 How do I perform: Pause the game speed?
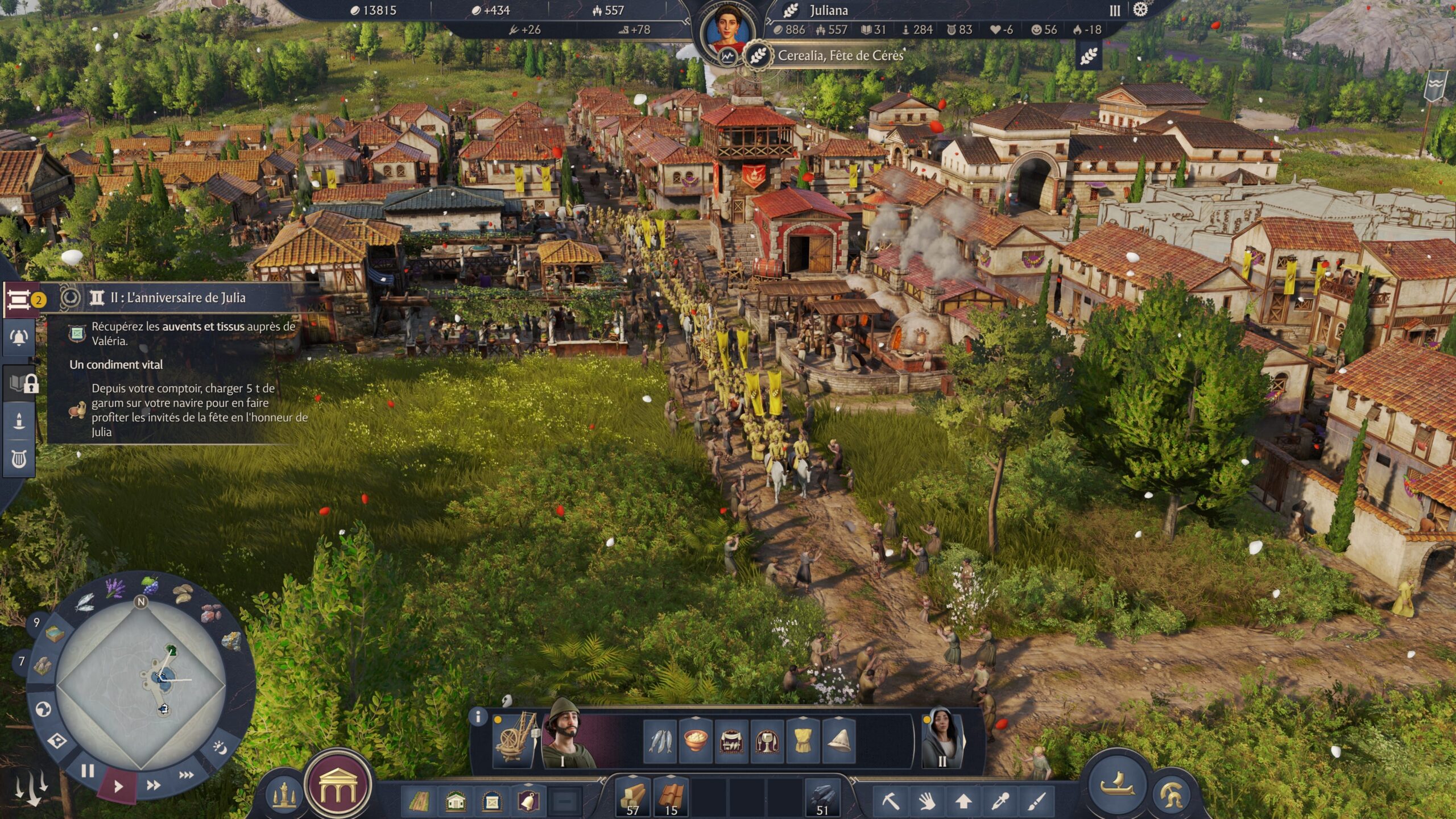click(87, 771)
